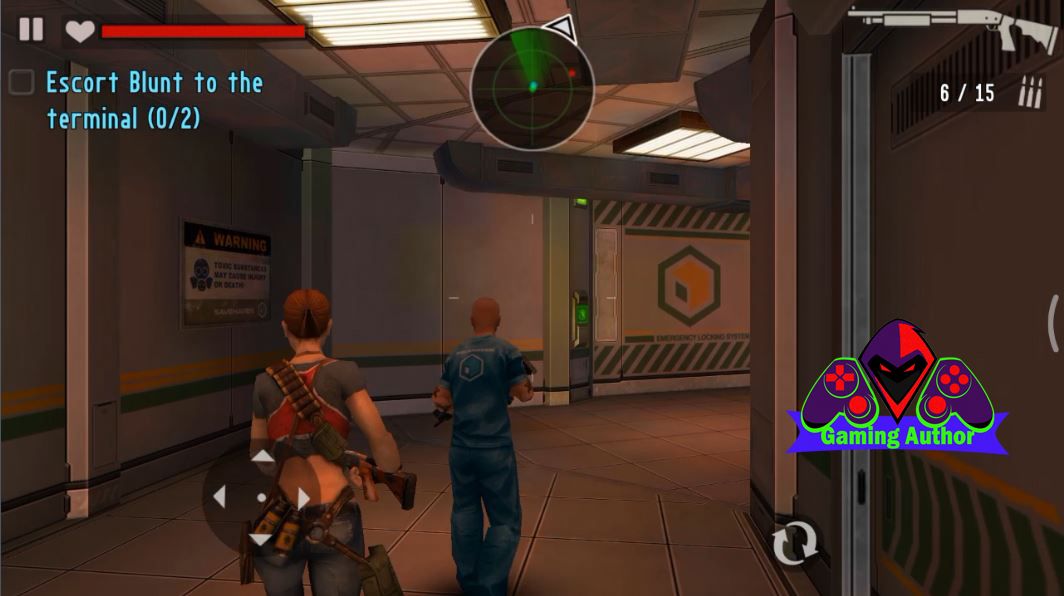
Task: Tap the bullets ammo icon
Action: point(1028,94)
